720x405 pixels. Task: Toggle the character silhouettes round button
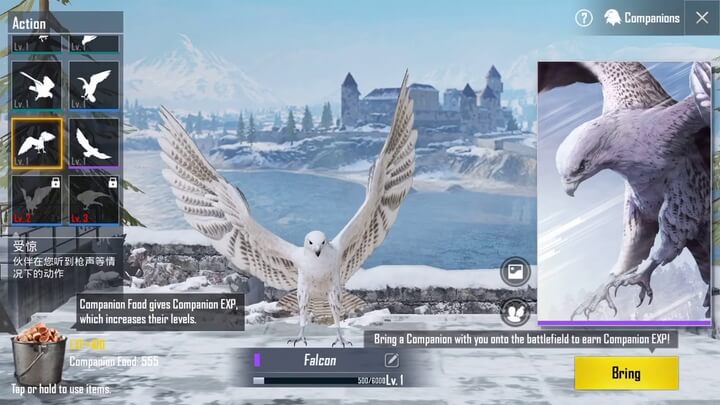tap(515, 313)
